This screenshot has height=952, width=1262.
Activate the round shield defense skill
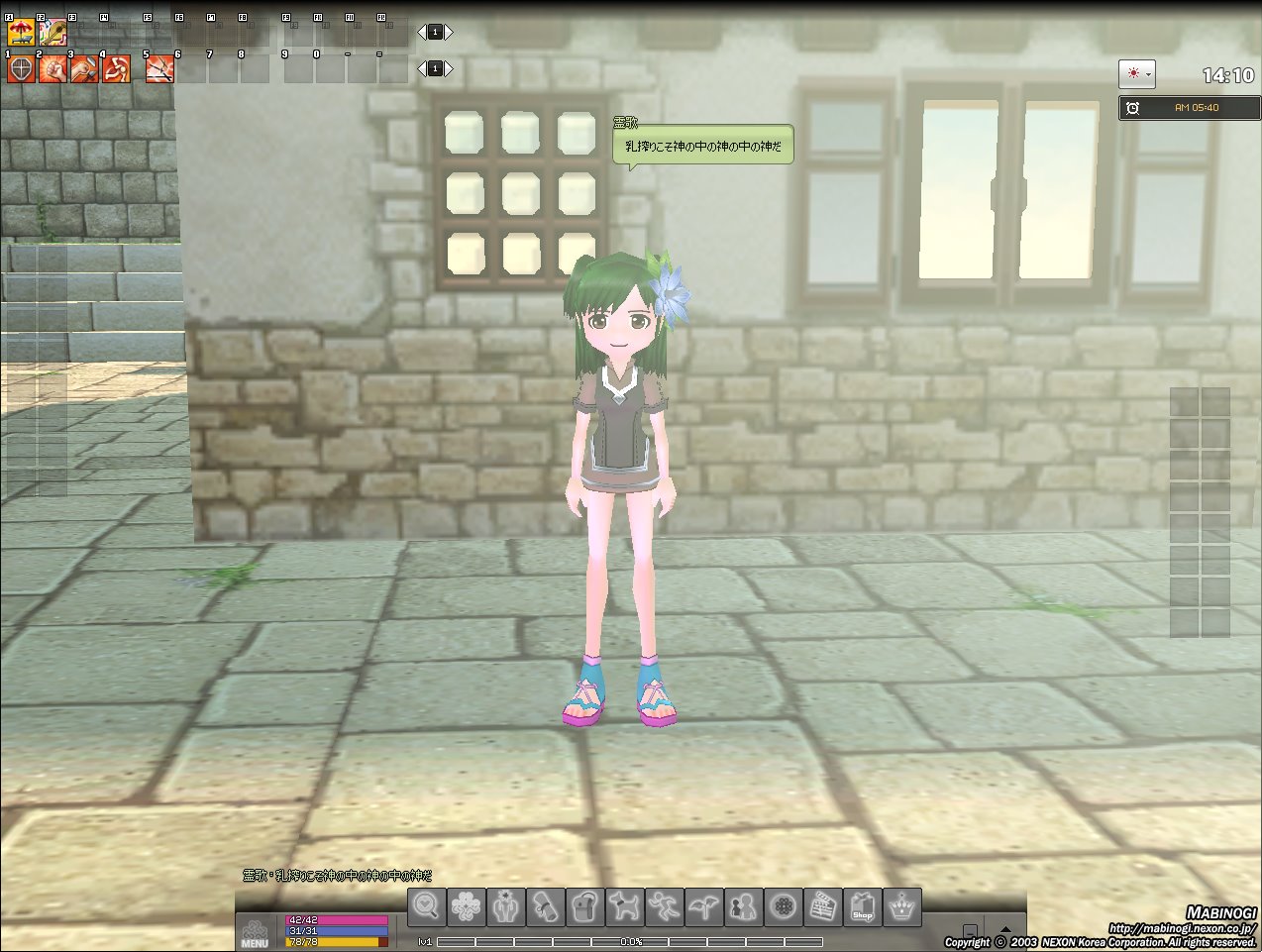coord(21,69)
